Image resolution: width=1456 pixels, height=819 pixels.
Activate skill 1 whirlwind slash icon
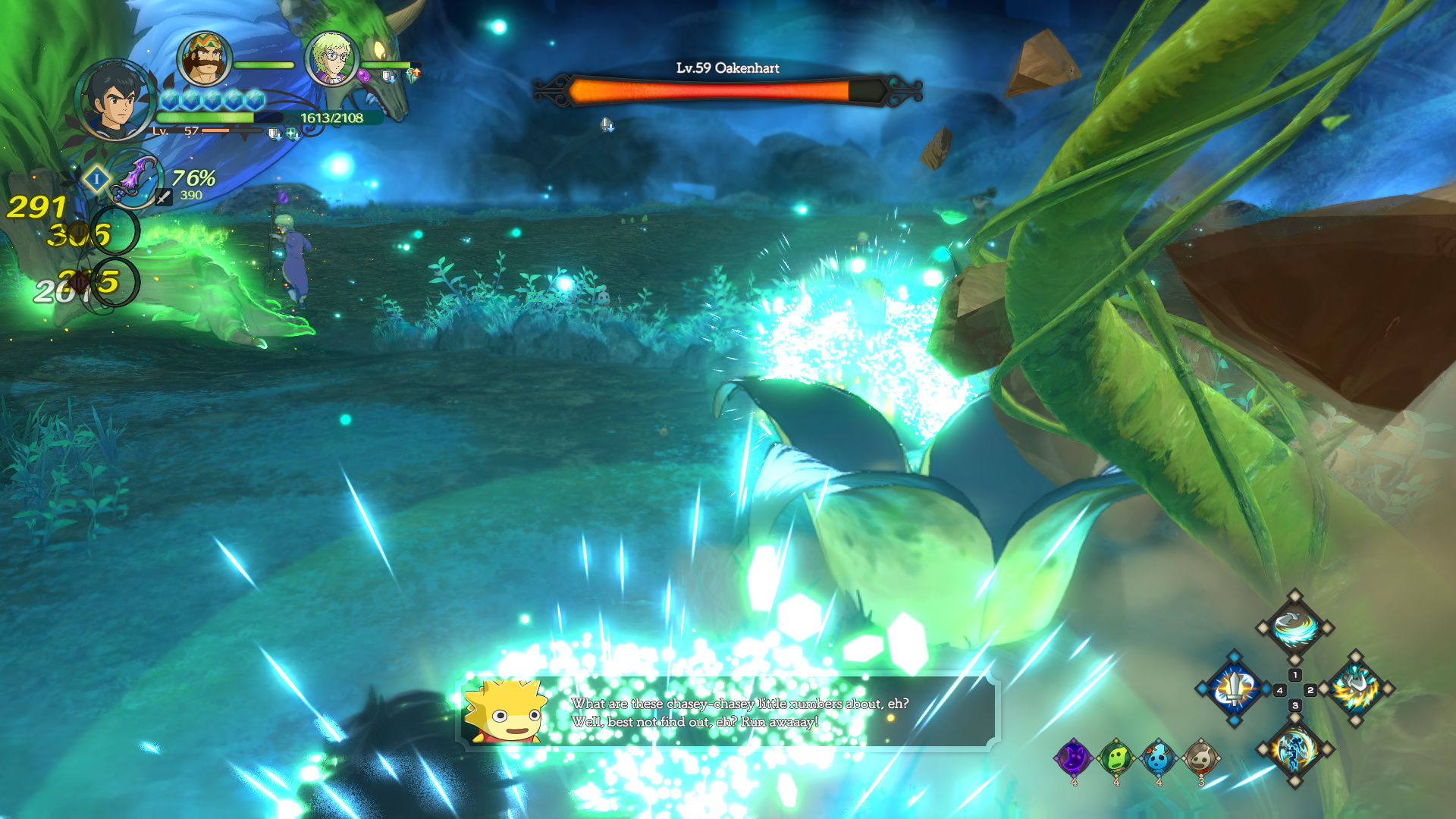pos(1294,628)
